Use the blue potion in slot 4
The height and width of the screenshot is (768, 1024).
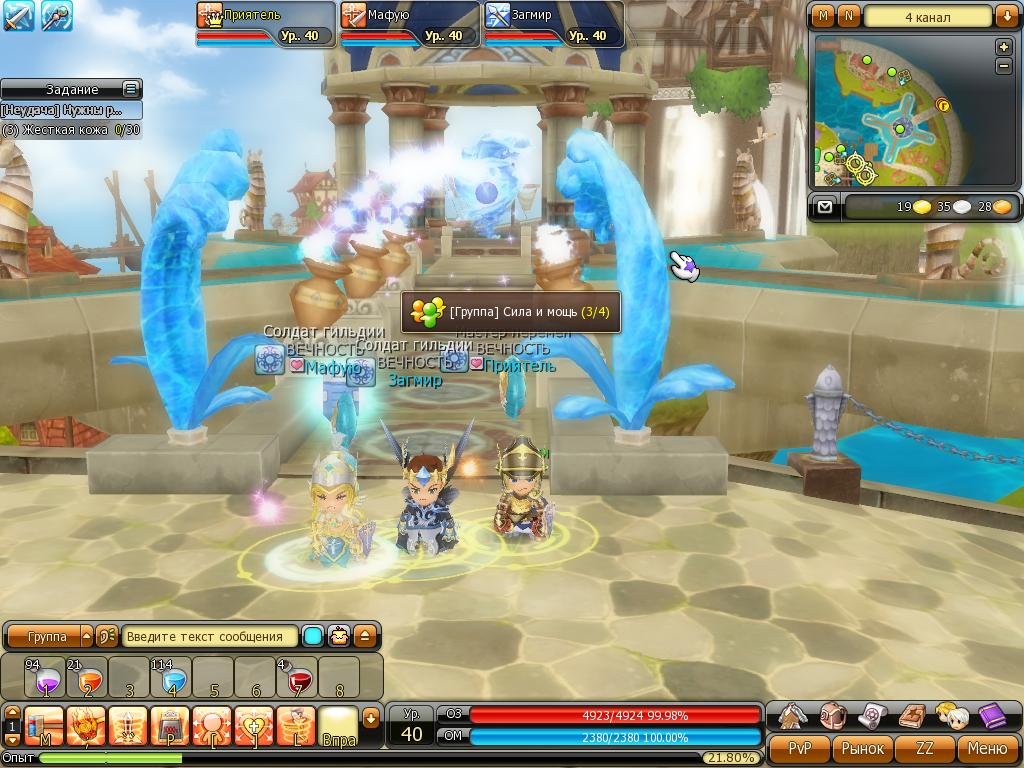[x=171, y=678]
